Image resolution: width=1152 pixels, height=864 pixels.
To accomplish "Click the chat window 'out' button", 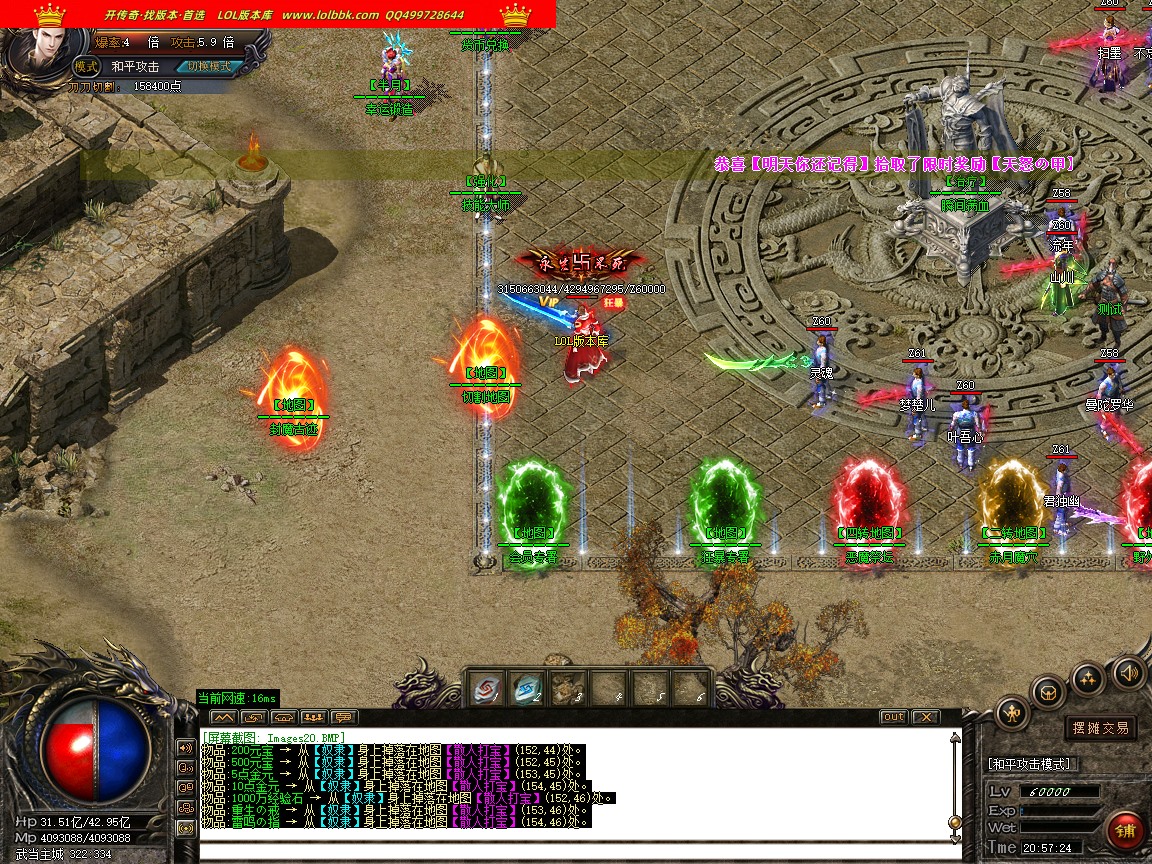I will tap(893, 717).
